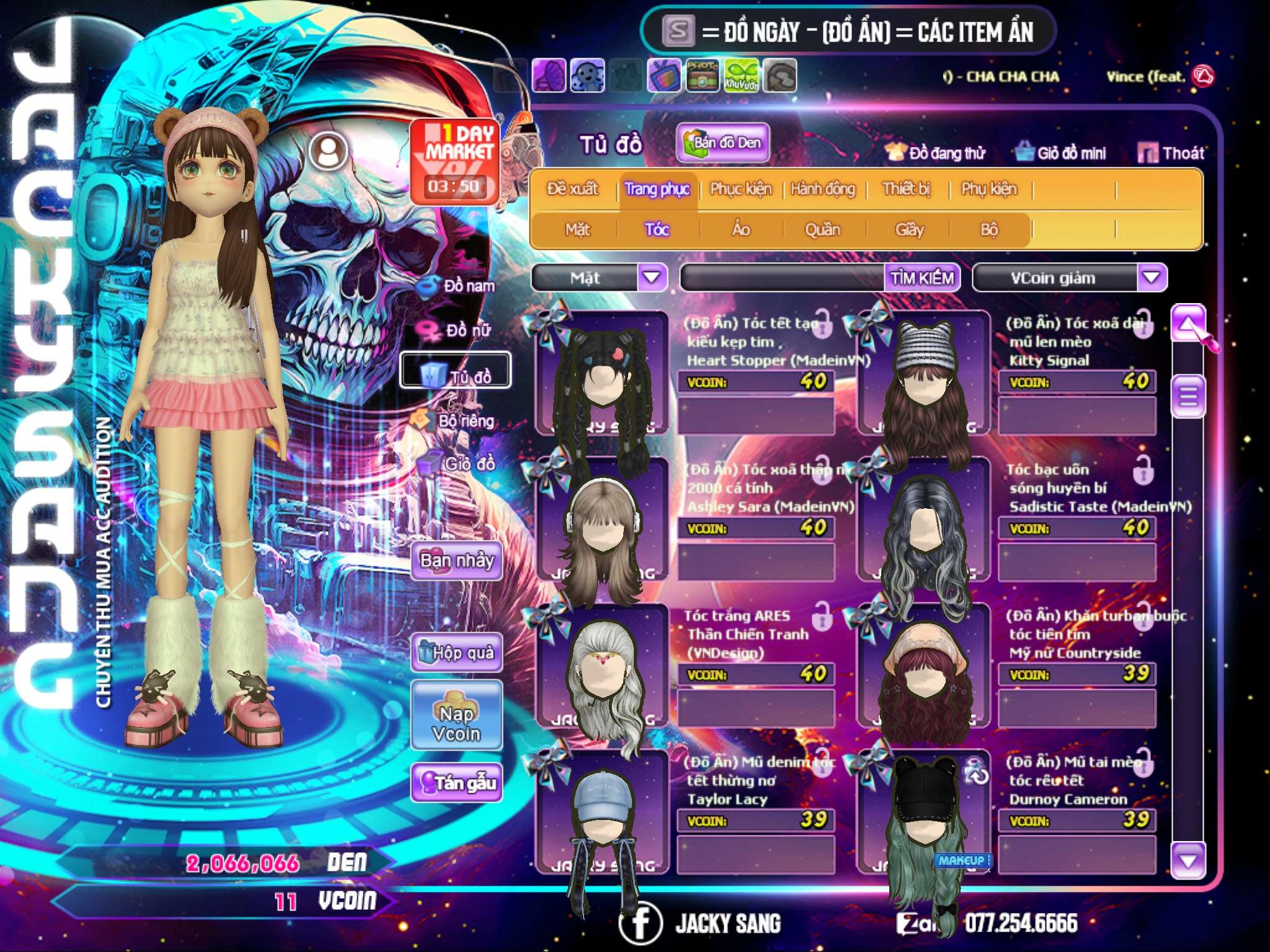This screenshot has width=1270, height=952.
Task: Open the Bạn nhảy button
Action: coord(456,562)
